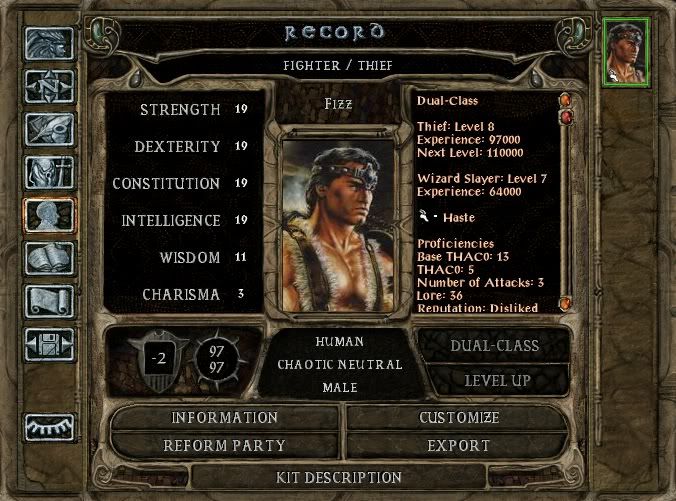Image resolution: width=676 pixels, height=501 pixels.
Task: Open the priest scroll icon
Action: tap(50, 301)
